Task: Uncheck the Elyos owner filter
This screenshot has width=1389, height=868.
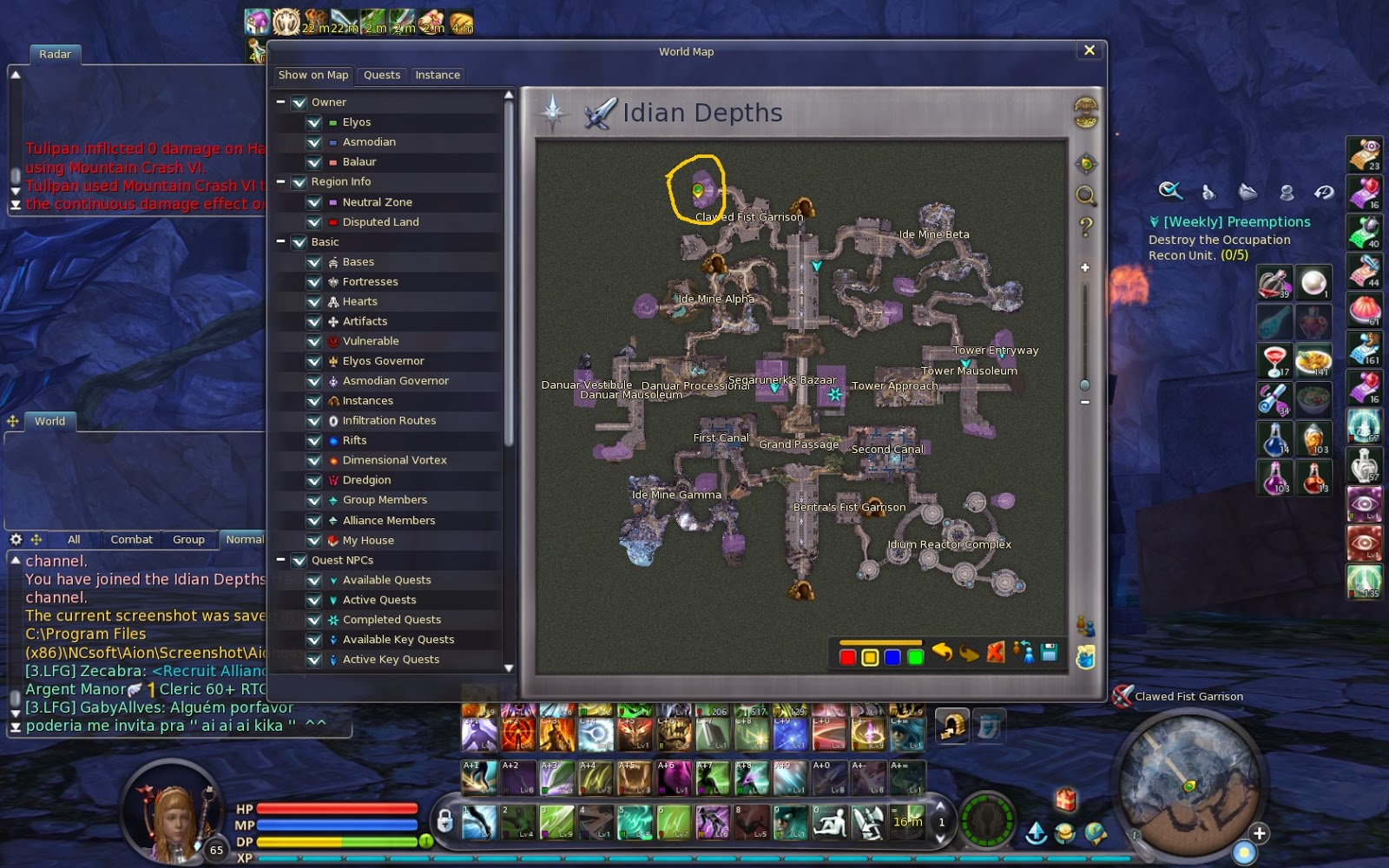Action: pyautogui.click(x=314, y=122)
